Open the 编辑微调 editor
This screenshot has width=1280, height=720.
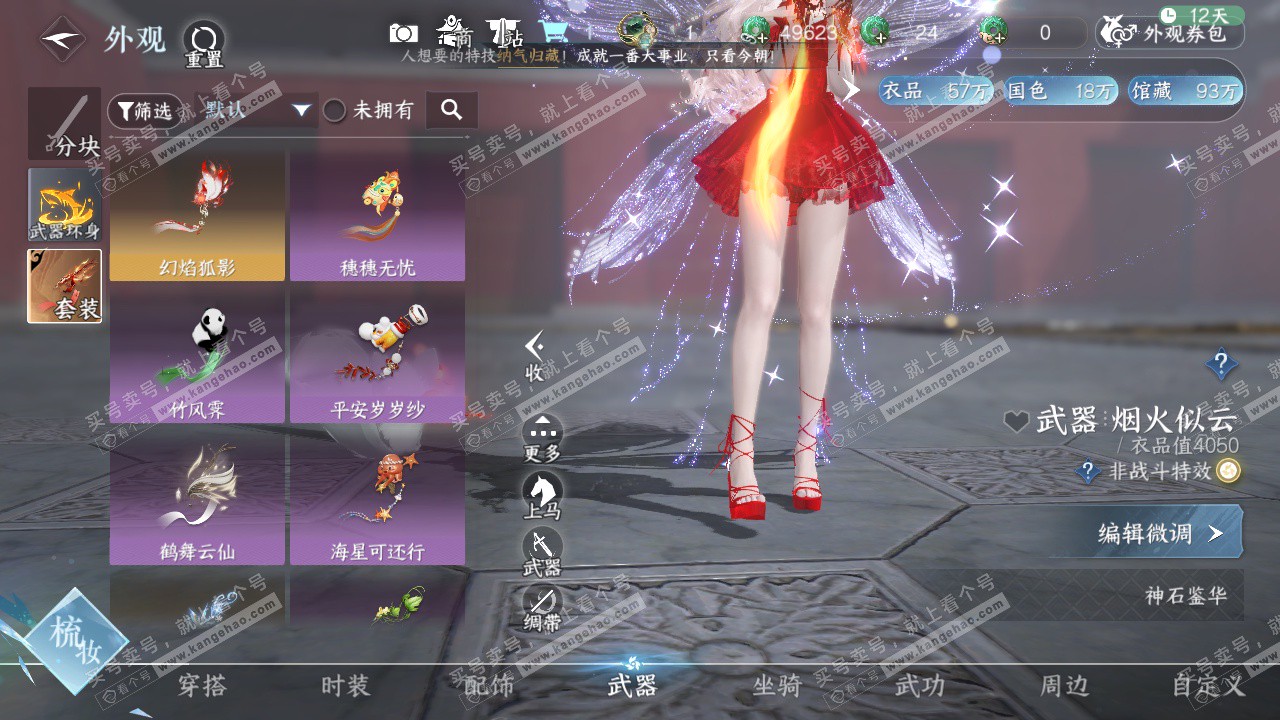pos(1160,532)
